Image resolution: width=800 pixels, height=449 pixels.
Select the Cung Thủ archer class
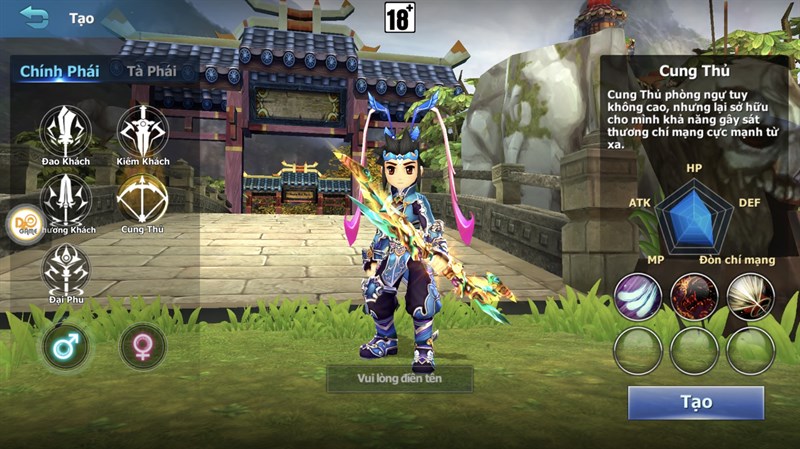pos(142,199)
